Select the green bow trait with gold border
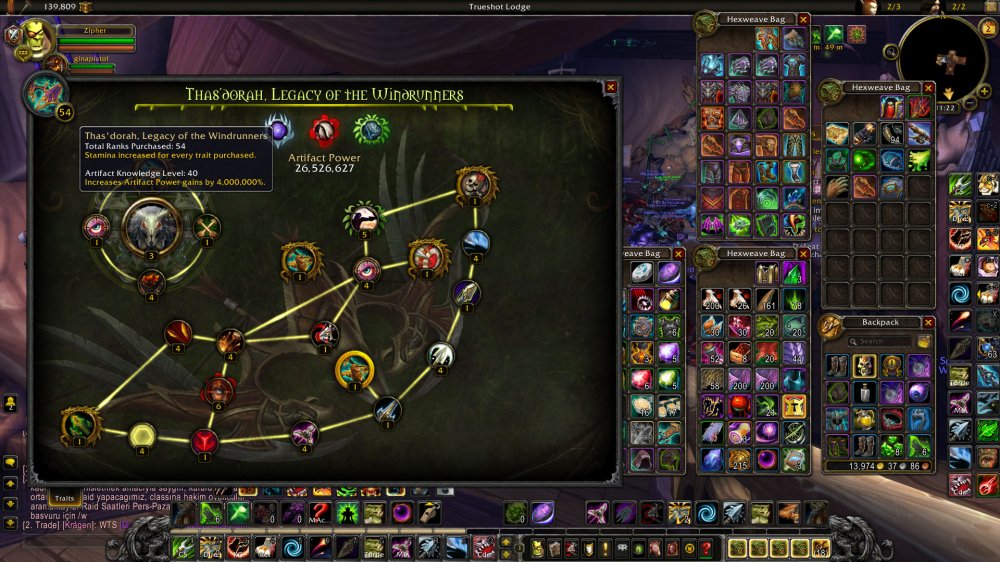Screen dimensions: 1000x562 80,423
